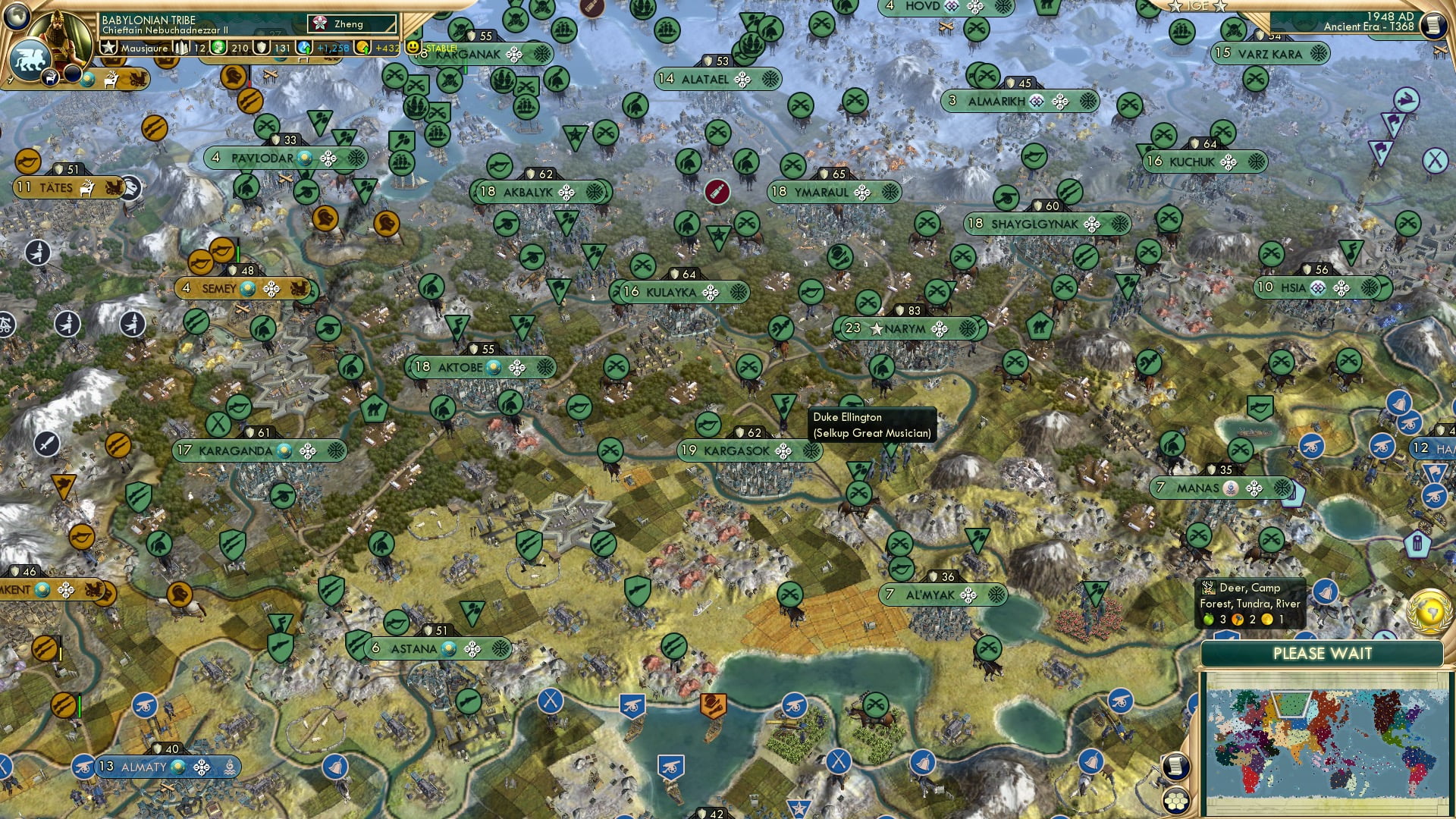Open the globe menu in the top corner
1456x819 pixels.
pos(15,15)
